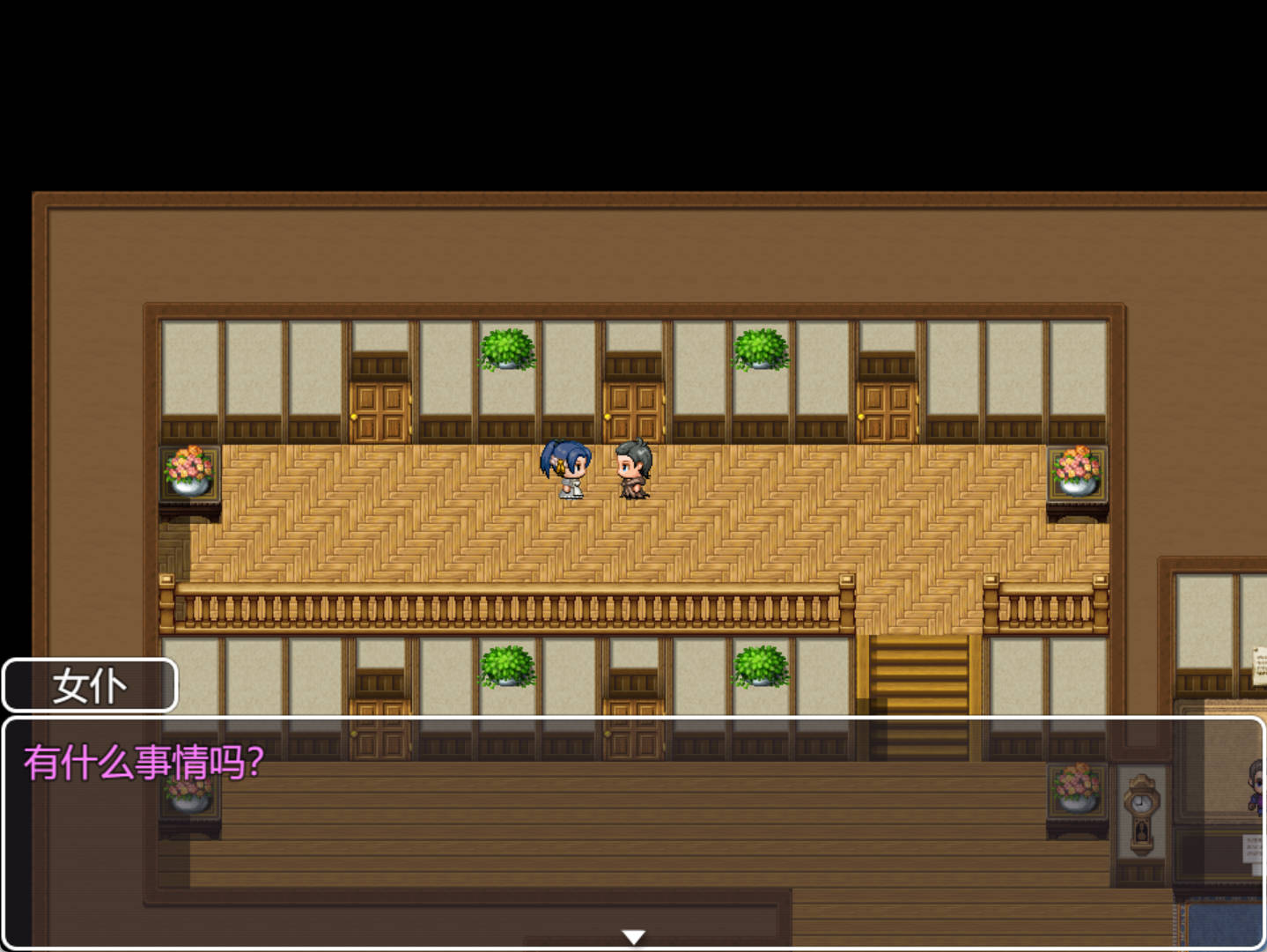Click the maid sprite at the bottom right
The height and width of the screenshot is (952, 1267).
point(1258,788)
